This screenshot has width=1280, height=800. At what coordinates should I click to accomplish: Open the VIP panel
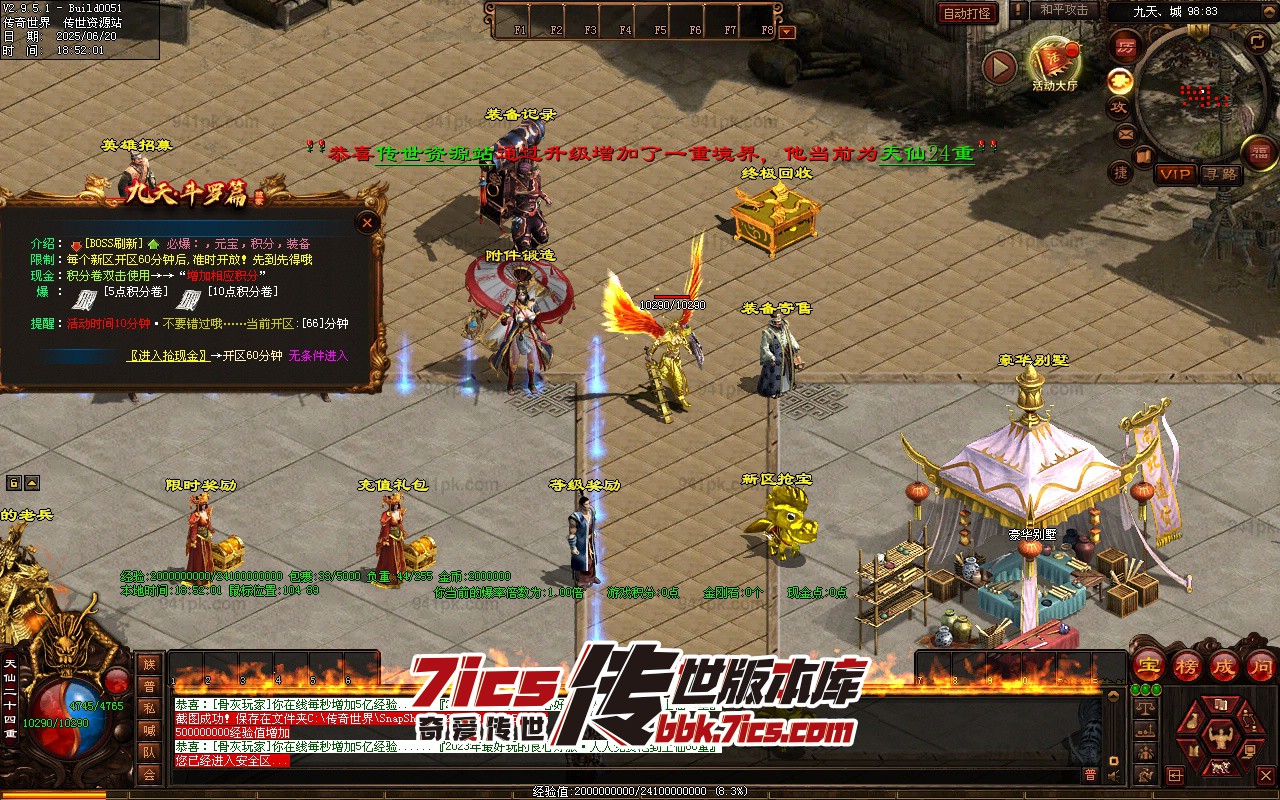pos(1174,174)
